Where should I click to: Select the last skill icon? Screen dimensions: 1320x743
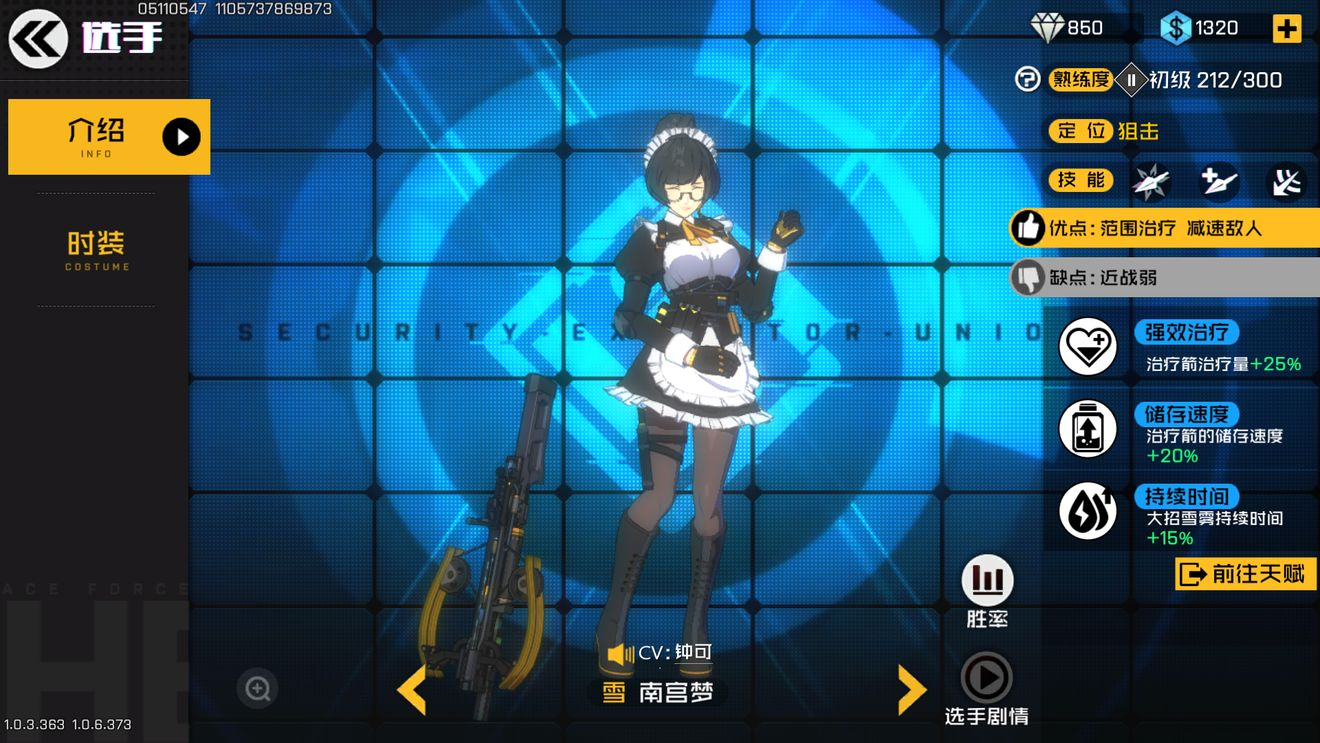click(x=1286, y=181)
